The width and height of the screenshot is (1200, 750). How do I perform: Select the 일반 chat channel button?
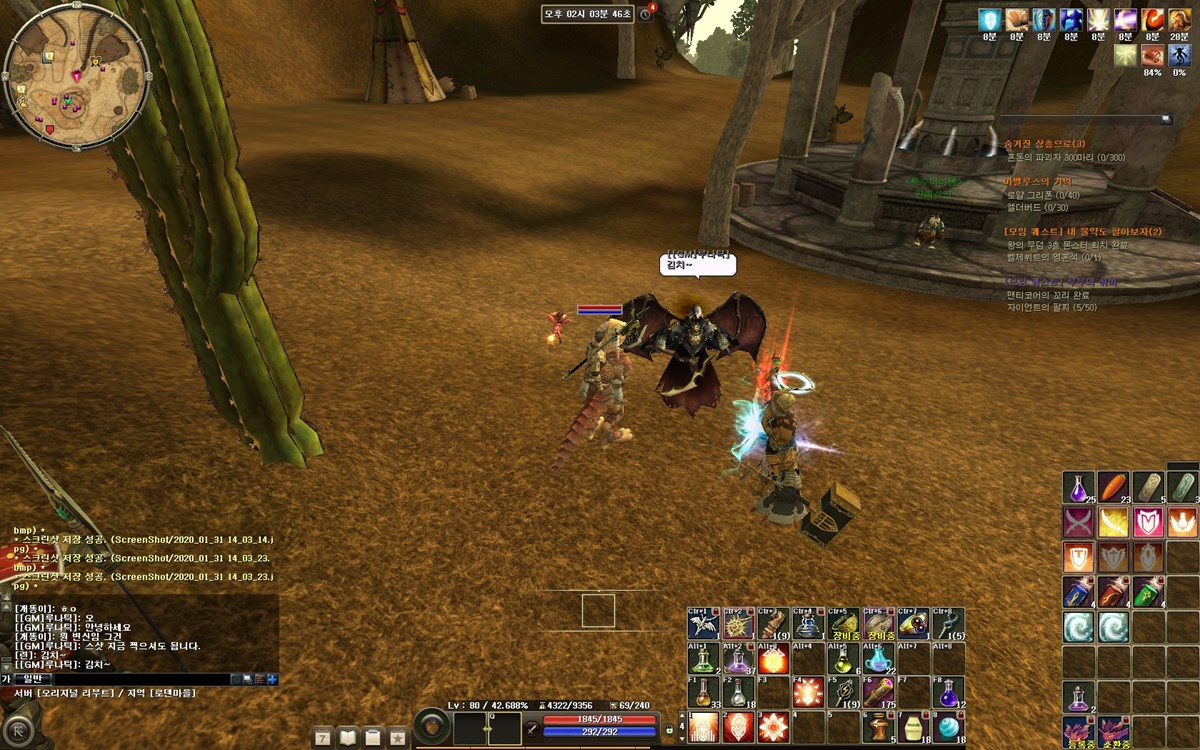point(33,679)
